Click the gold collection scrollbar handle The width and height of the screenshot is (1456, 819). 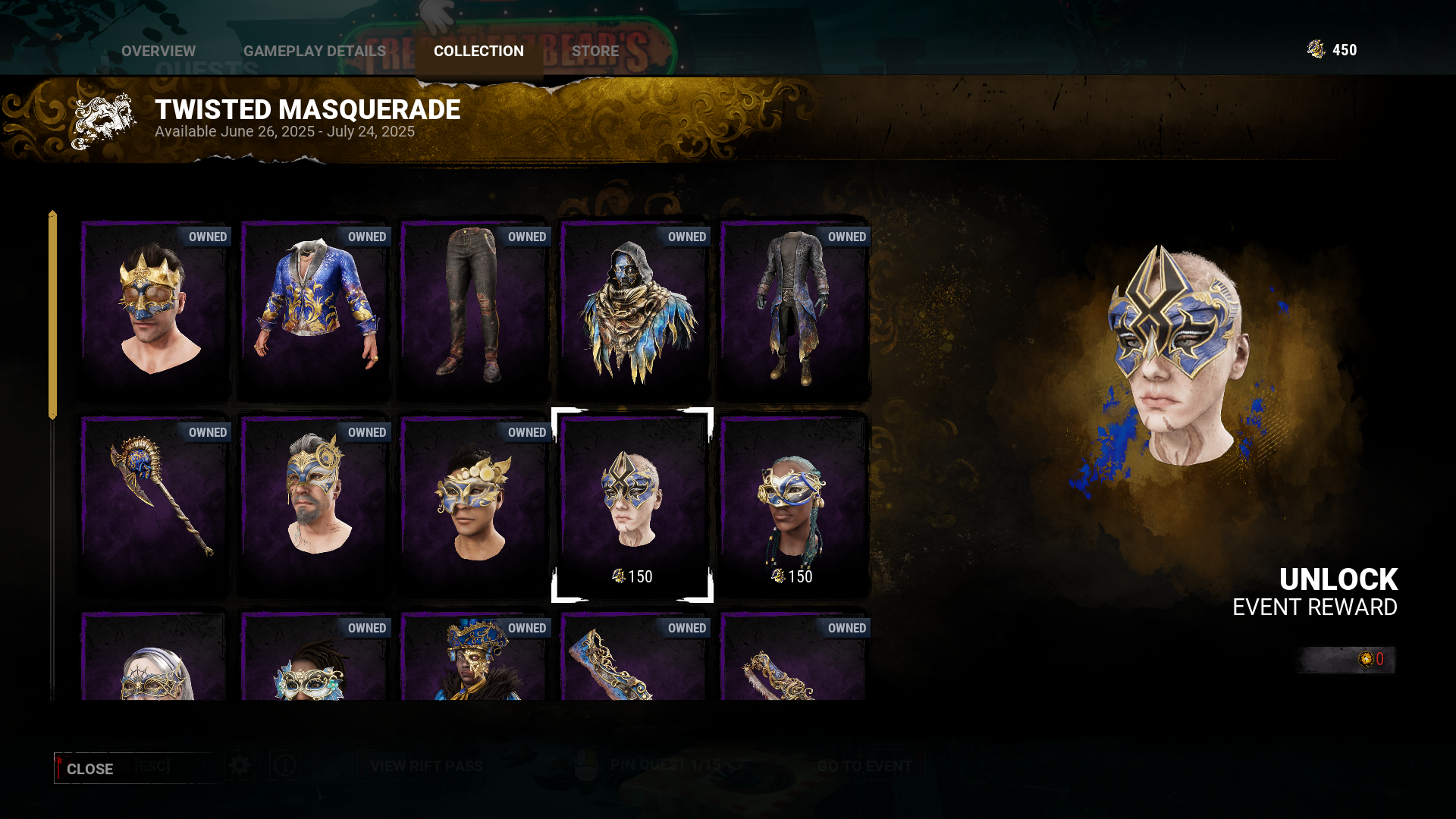click(x=52, y=315)
